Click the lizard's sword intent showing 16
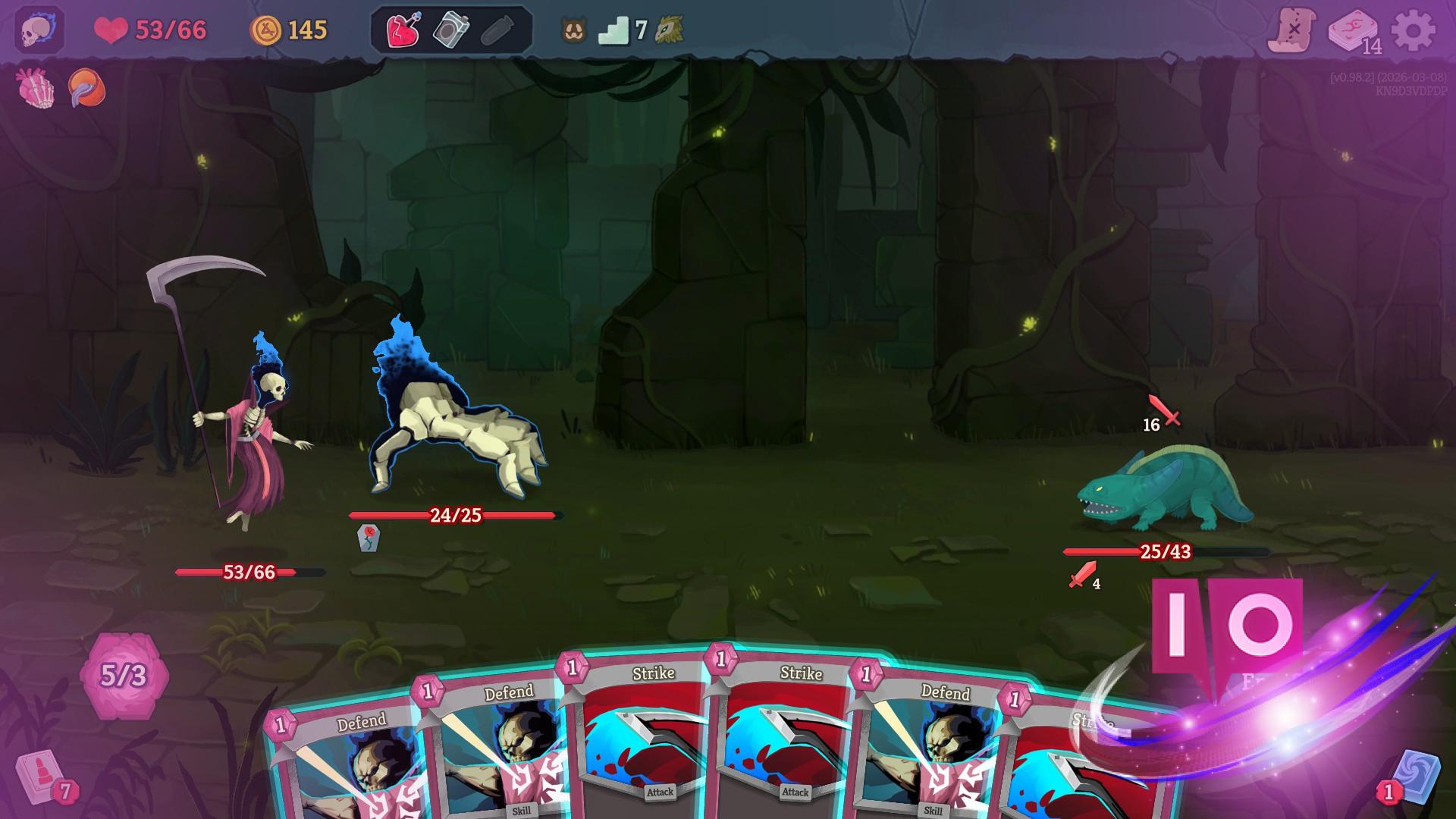This screenshot has height=819, width=1456. tap(1160, 417)
